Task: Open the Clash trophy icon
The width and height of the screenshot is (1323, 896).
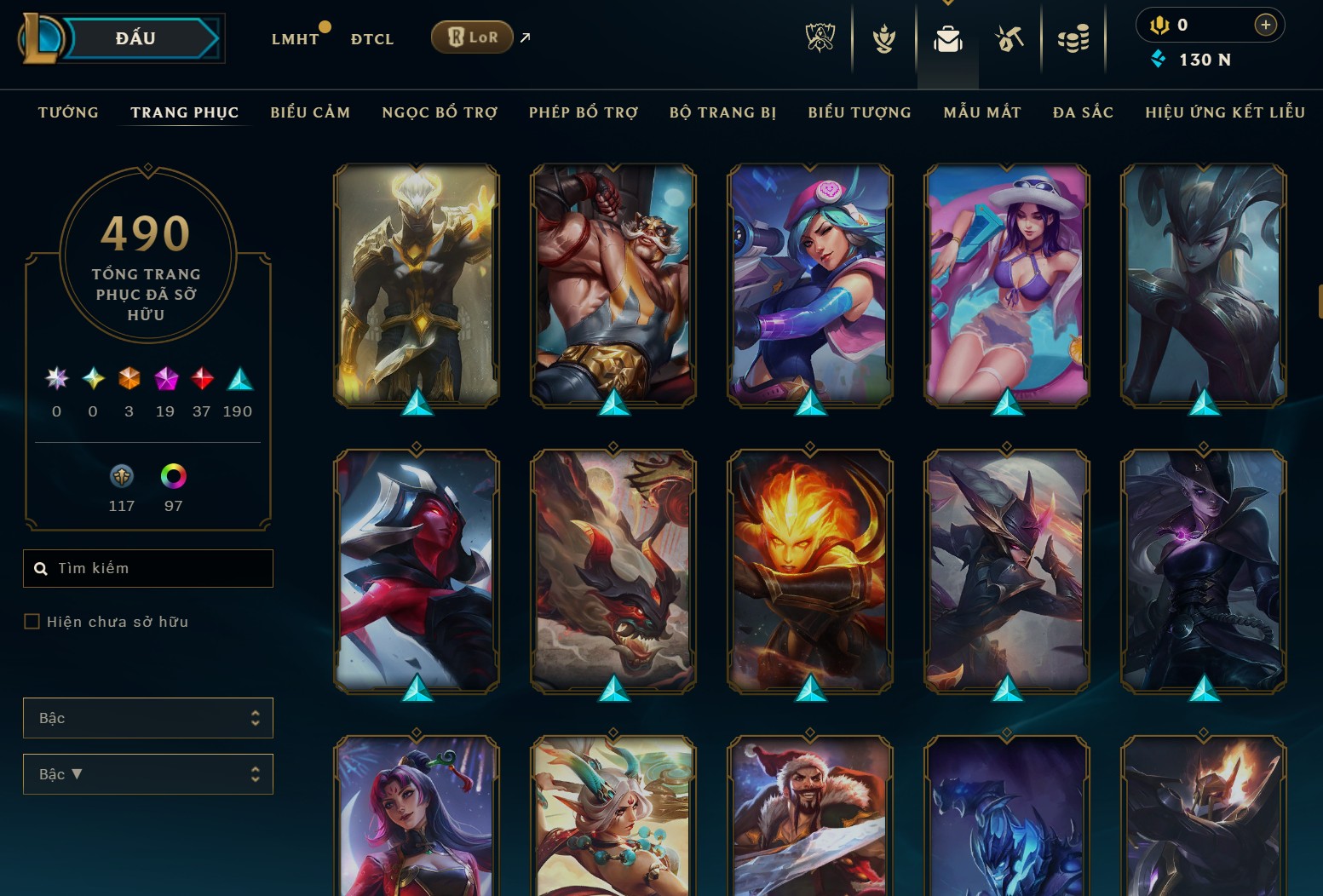Action: [884, 37]
